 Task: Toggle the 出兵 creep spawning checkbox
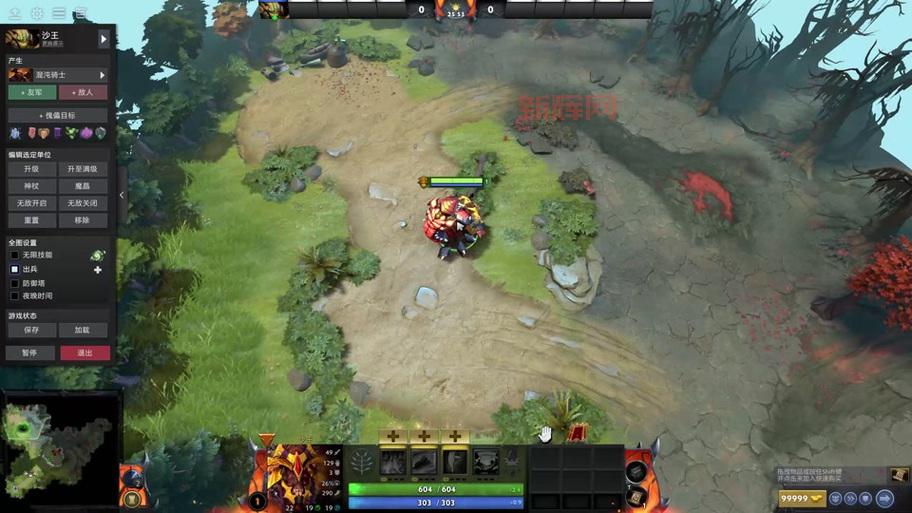pos(15,270)
